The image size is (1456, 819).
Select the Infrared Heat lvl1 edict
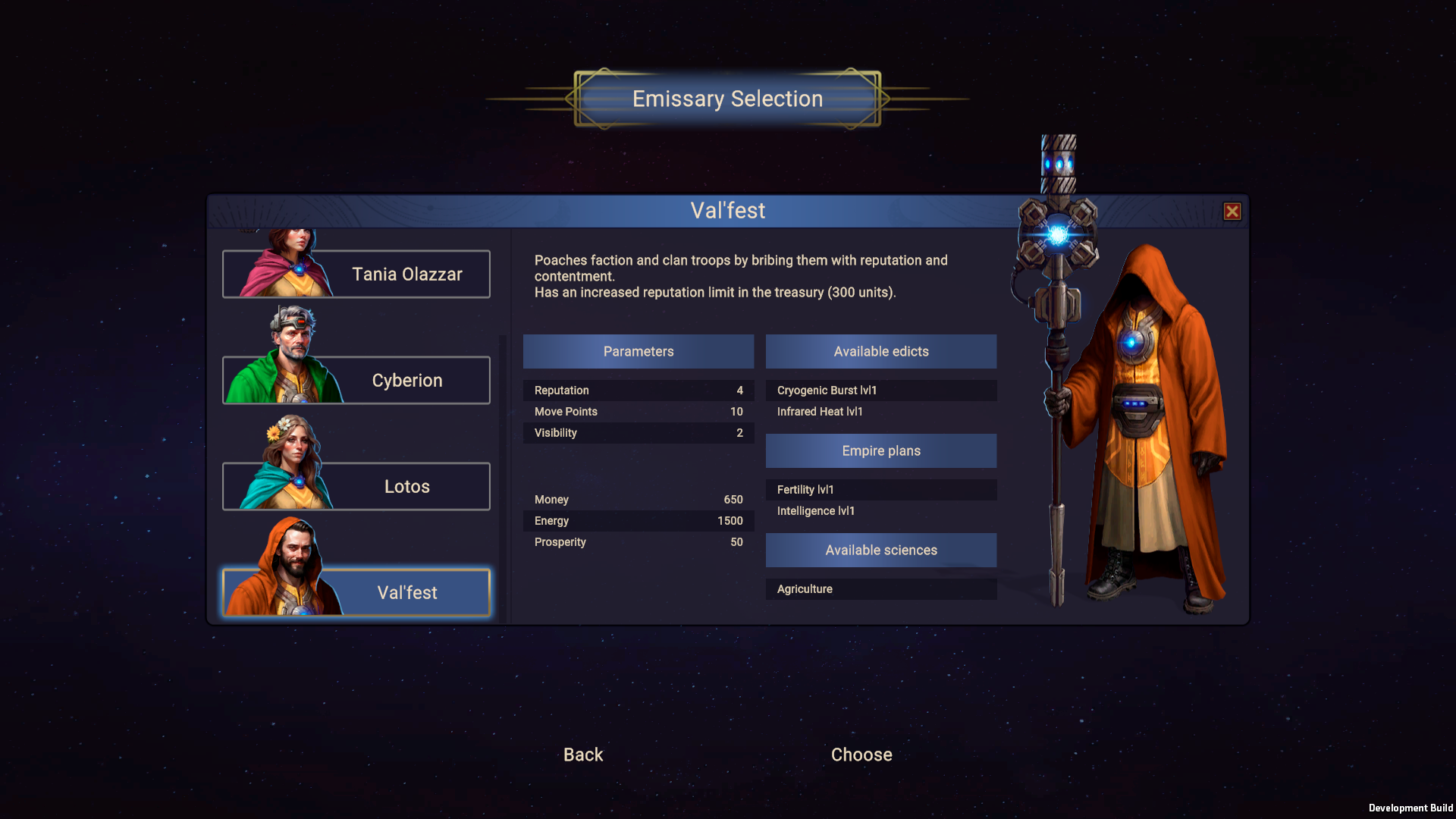click(880, 411)
